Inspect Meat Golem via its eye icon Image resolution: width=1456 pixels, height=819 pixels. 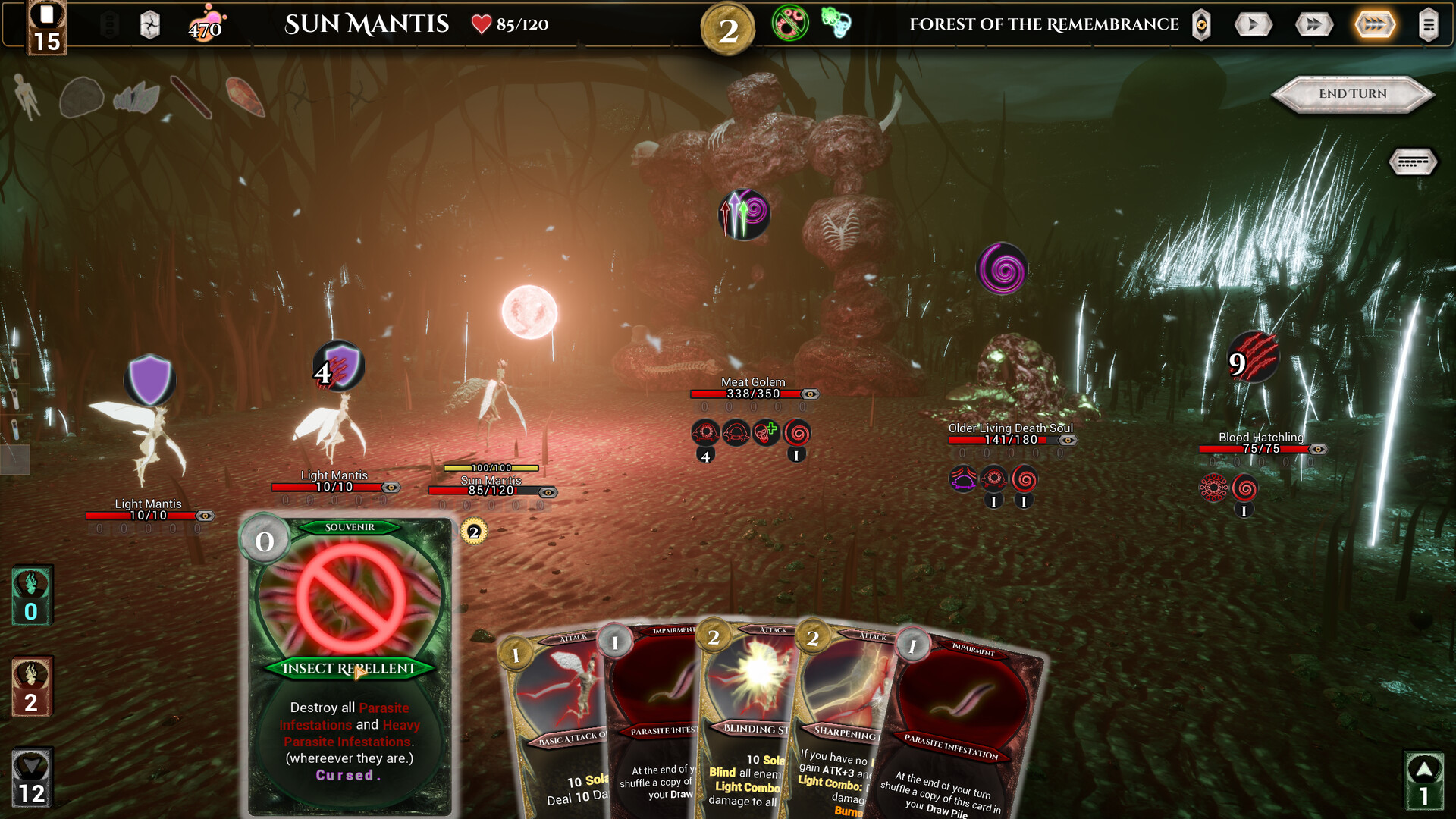(x=810, y=394)
